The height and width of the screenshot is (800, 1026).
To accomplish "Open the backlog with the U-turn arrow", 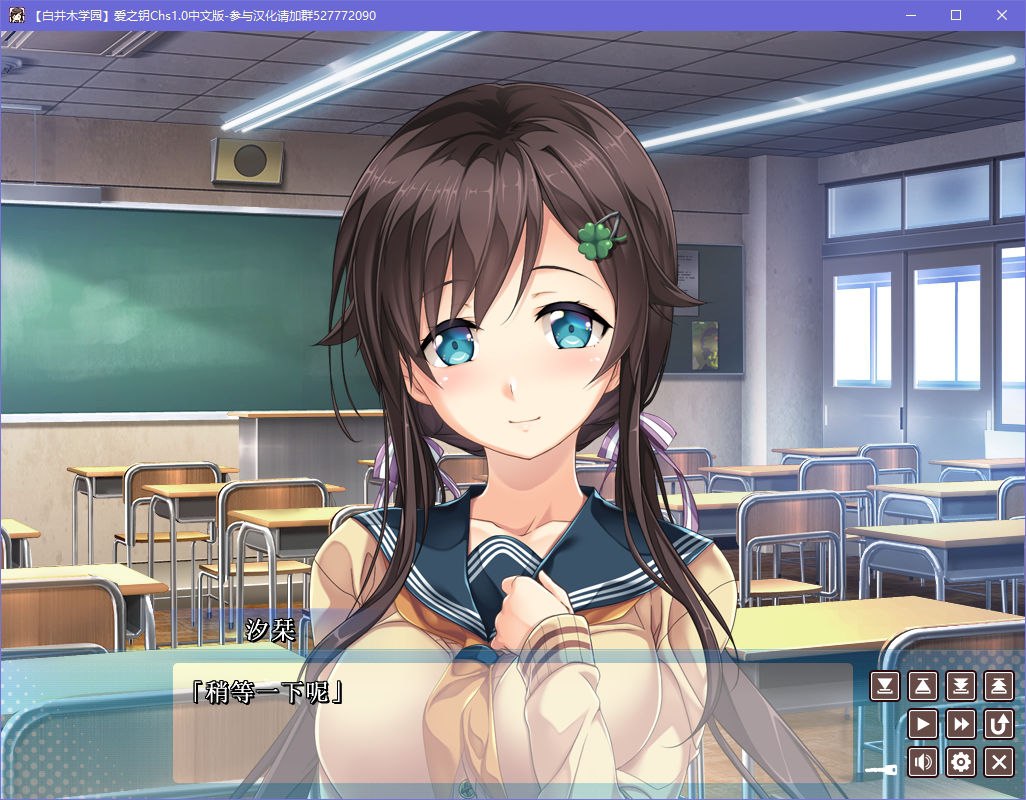I will (999, 724).
